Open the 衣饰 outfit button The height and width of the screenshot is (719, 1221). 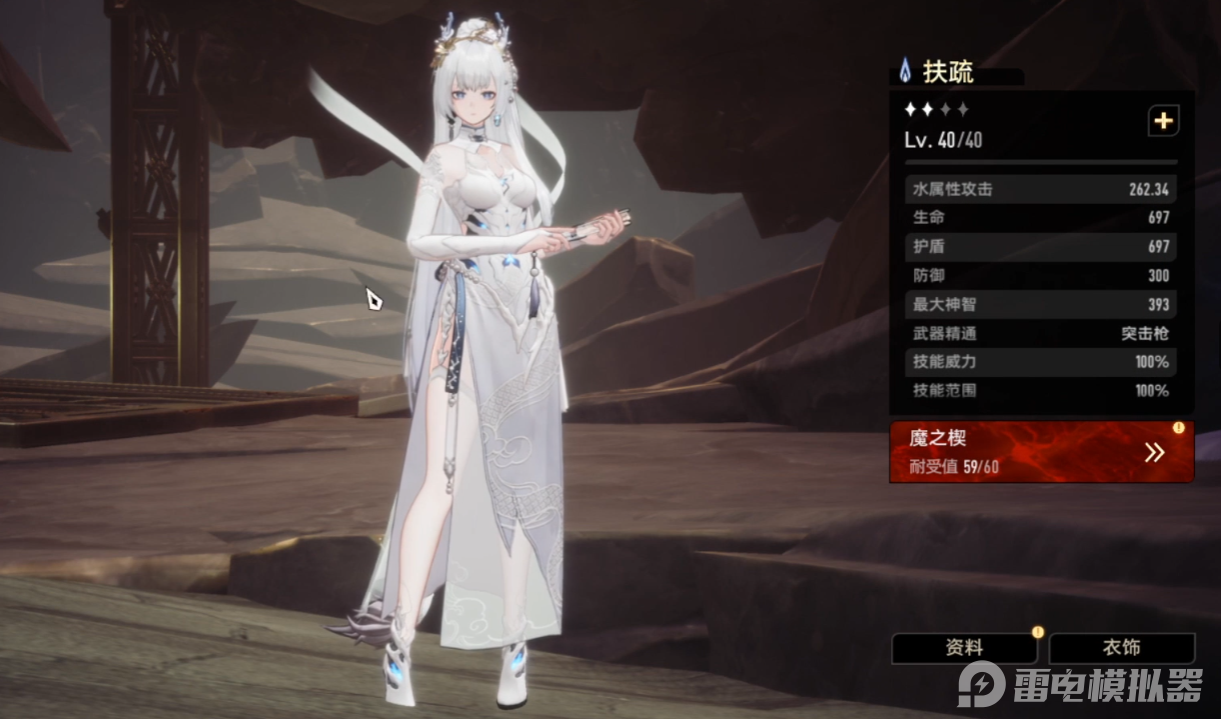[1121, 648]
